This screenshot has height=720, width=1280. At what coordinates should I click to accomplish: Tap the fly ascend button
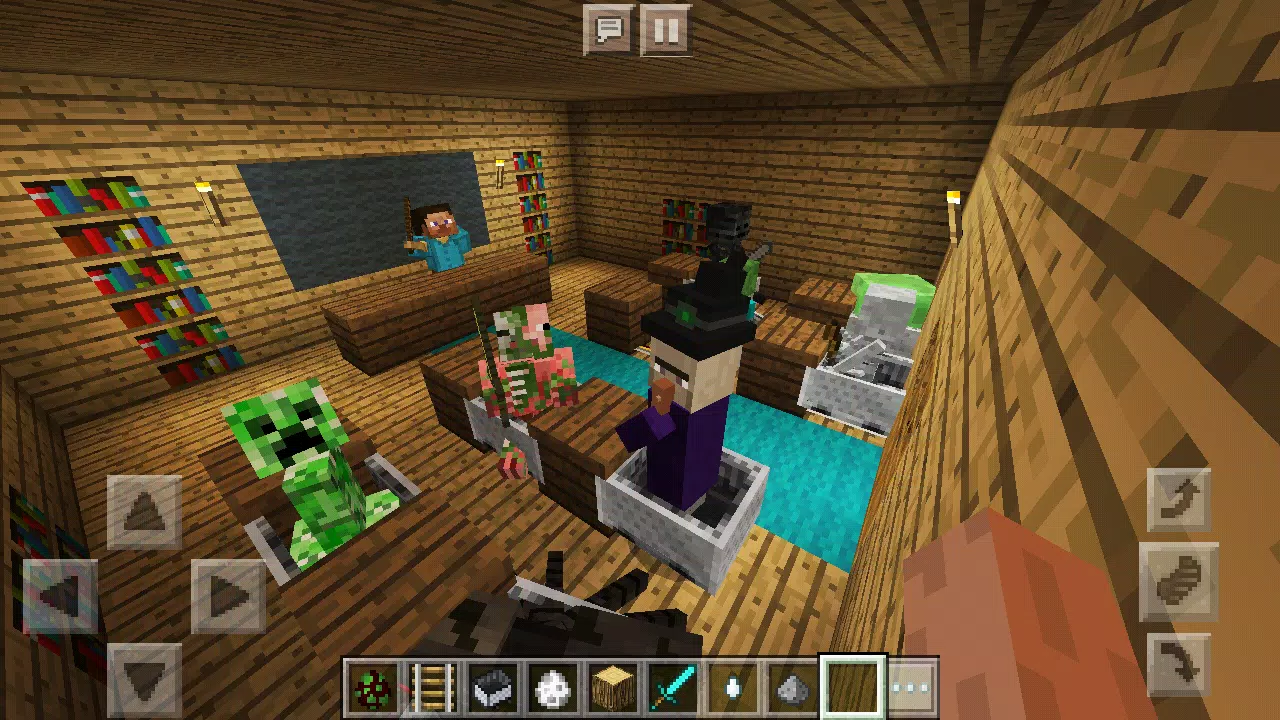pos(1178,500)
